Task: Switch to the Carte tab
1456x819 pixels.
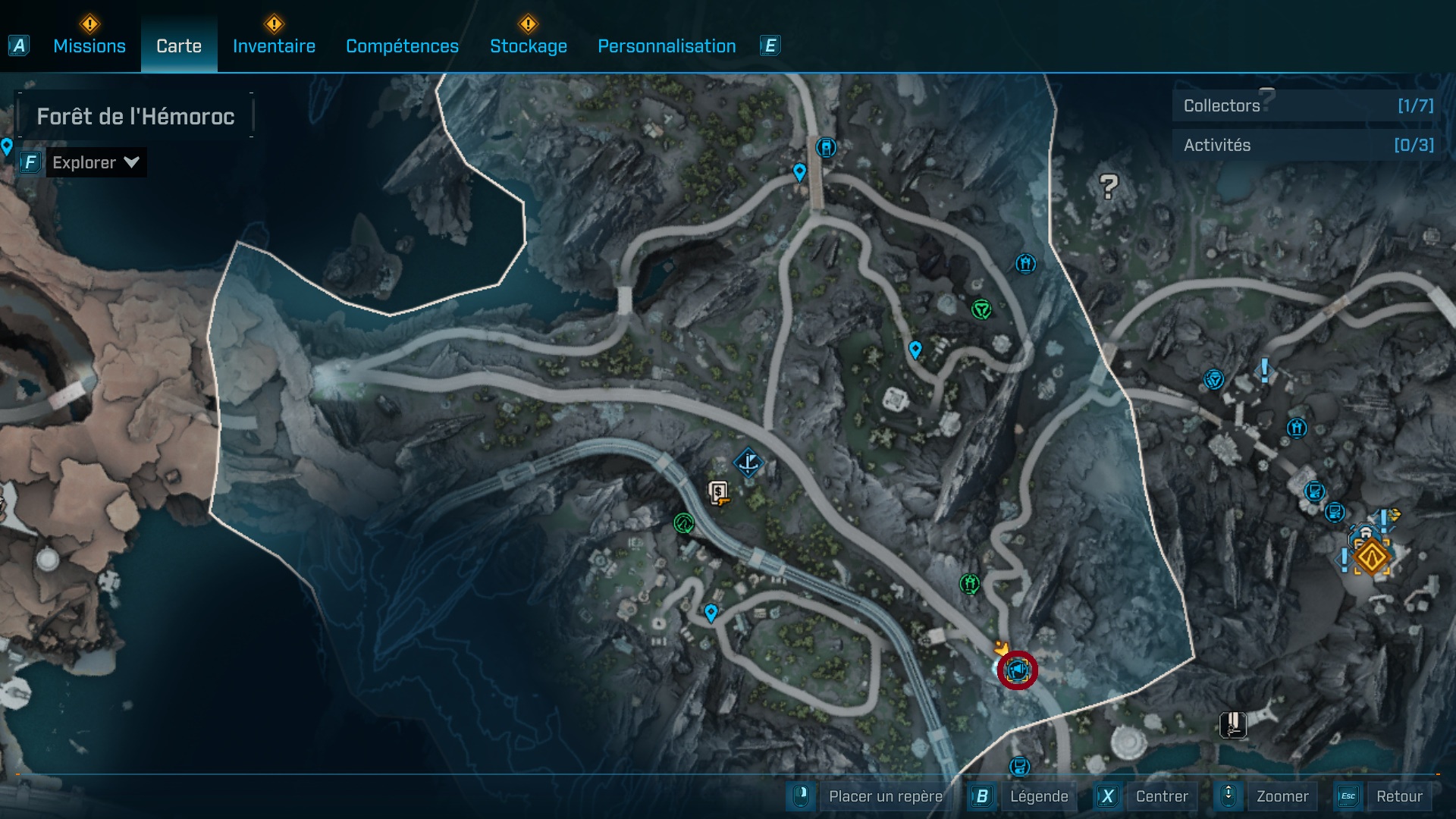Action: click(x=179, y=46)
